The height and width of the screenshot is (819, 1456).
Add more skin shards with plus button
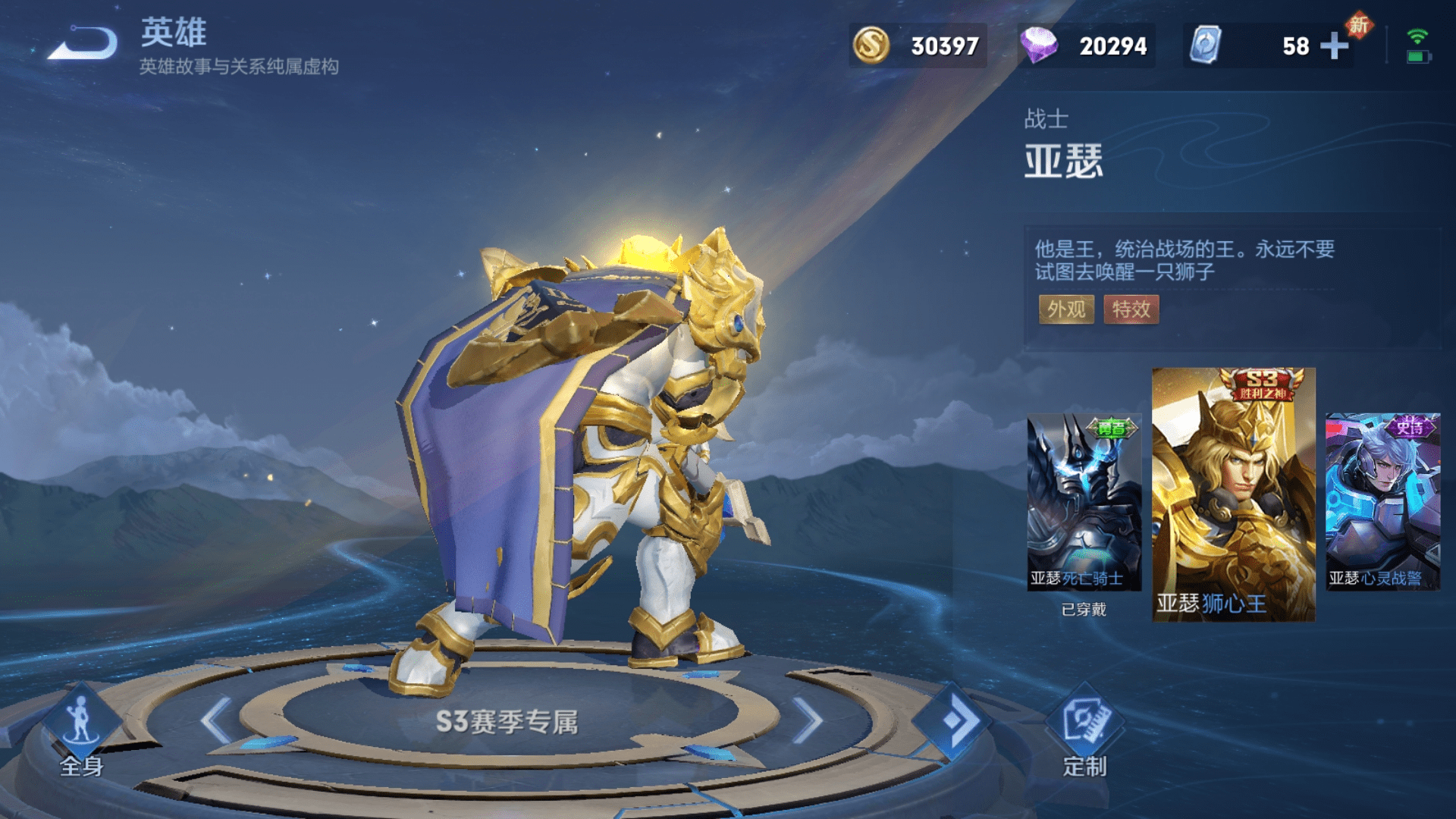coord(1334,46)
